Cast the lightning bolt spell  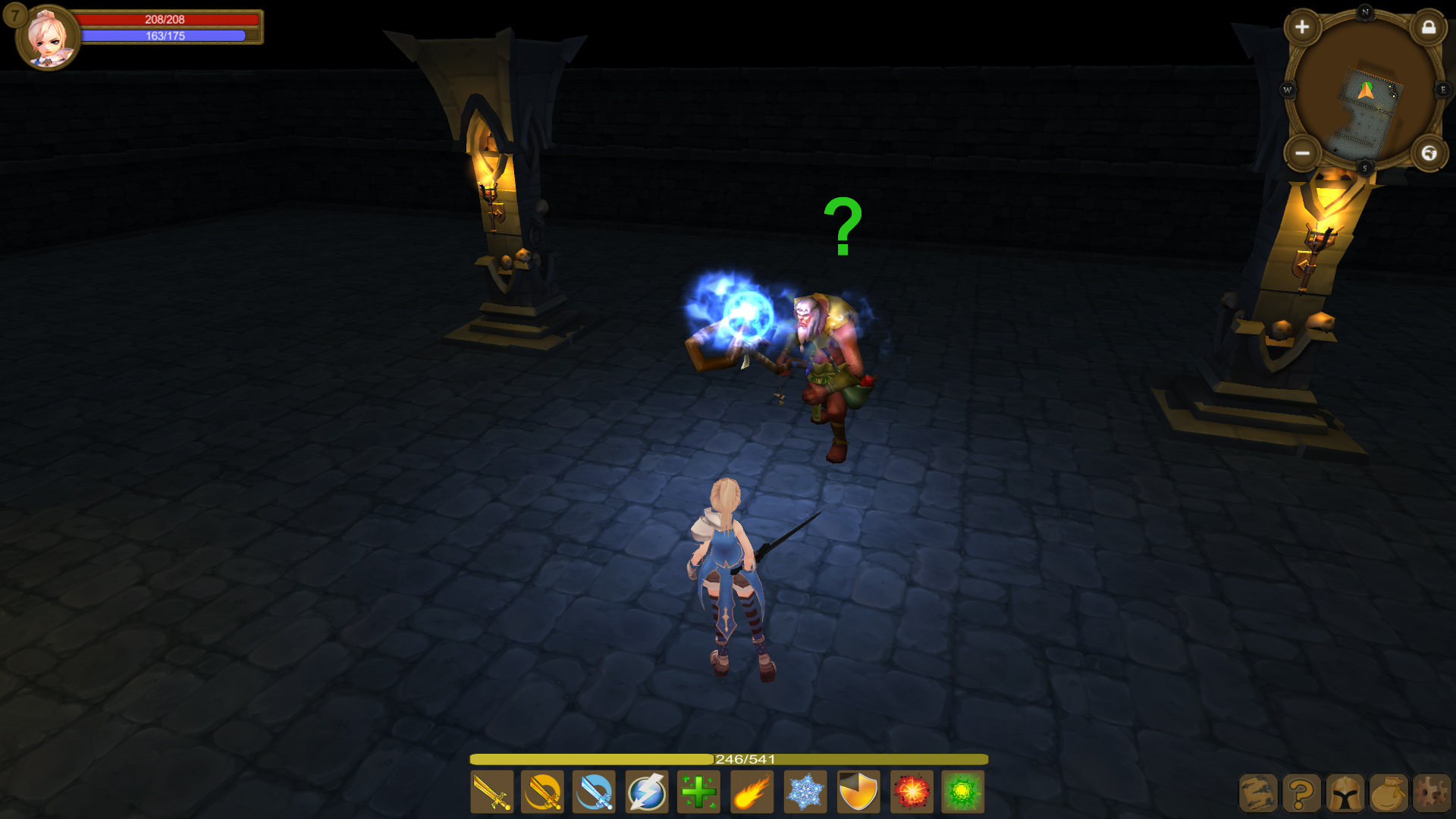pyautogui.click(x=645, y=792)
